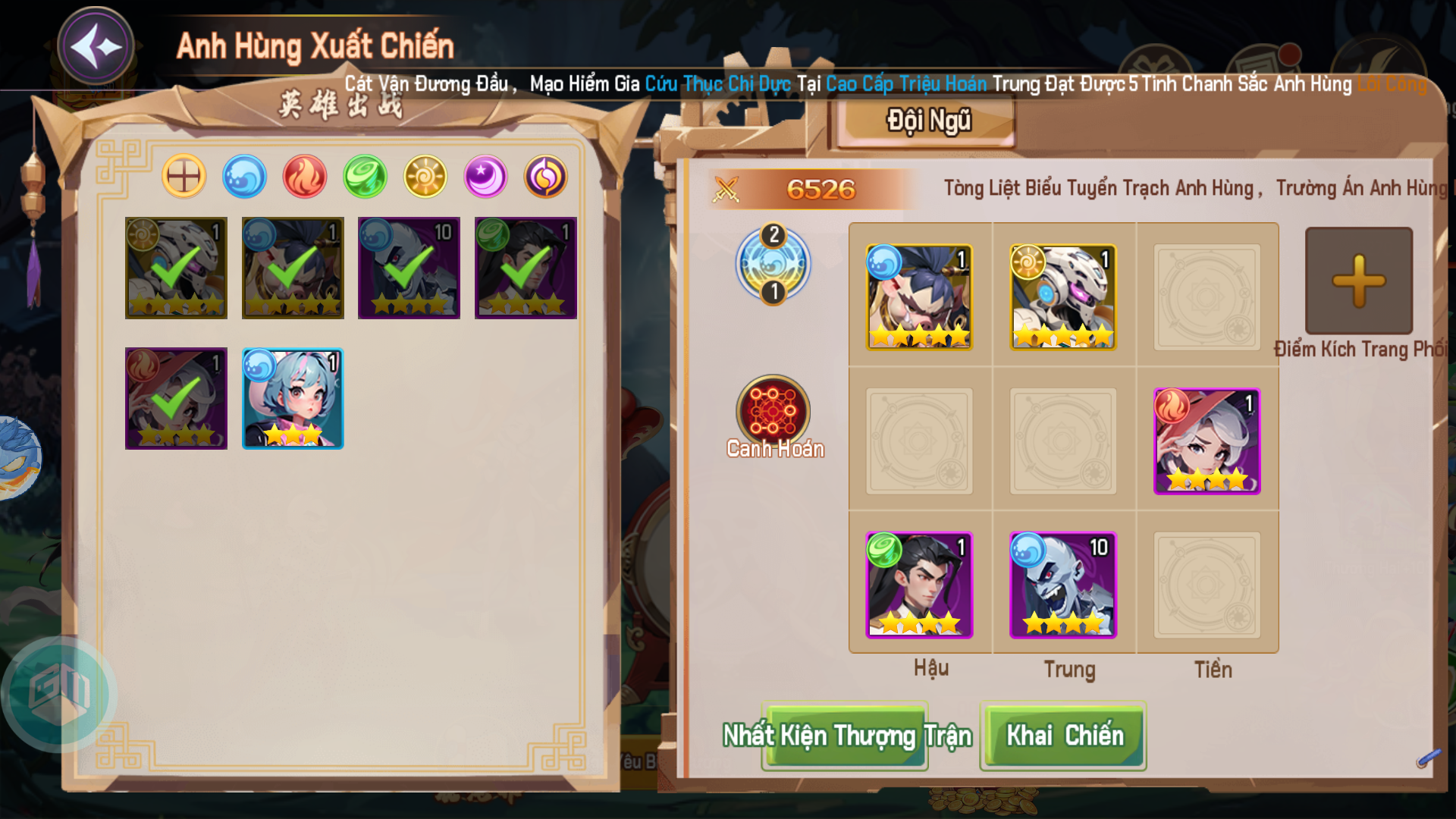The image size is (1456, 819).
Task: Deselect the black-haired wind hero in roster
Action: tap(526, 268)
